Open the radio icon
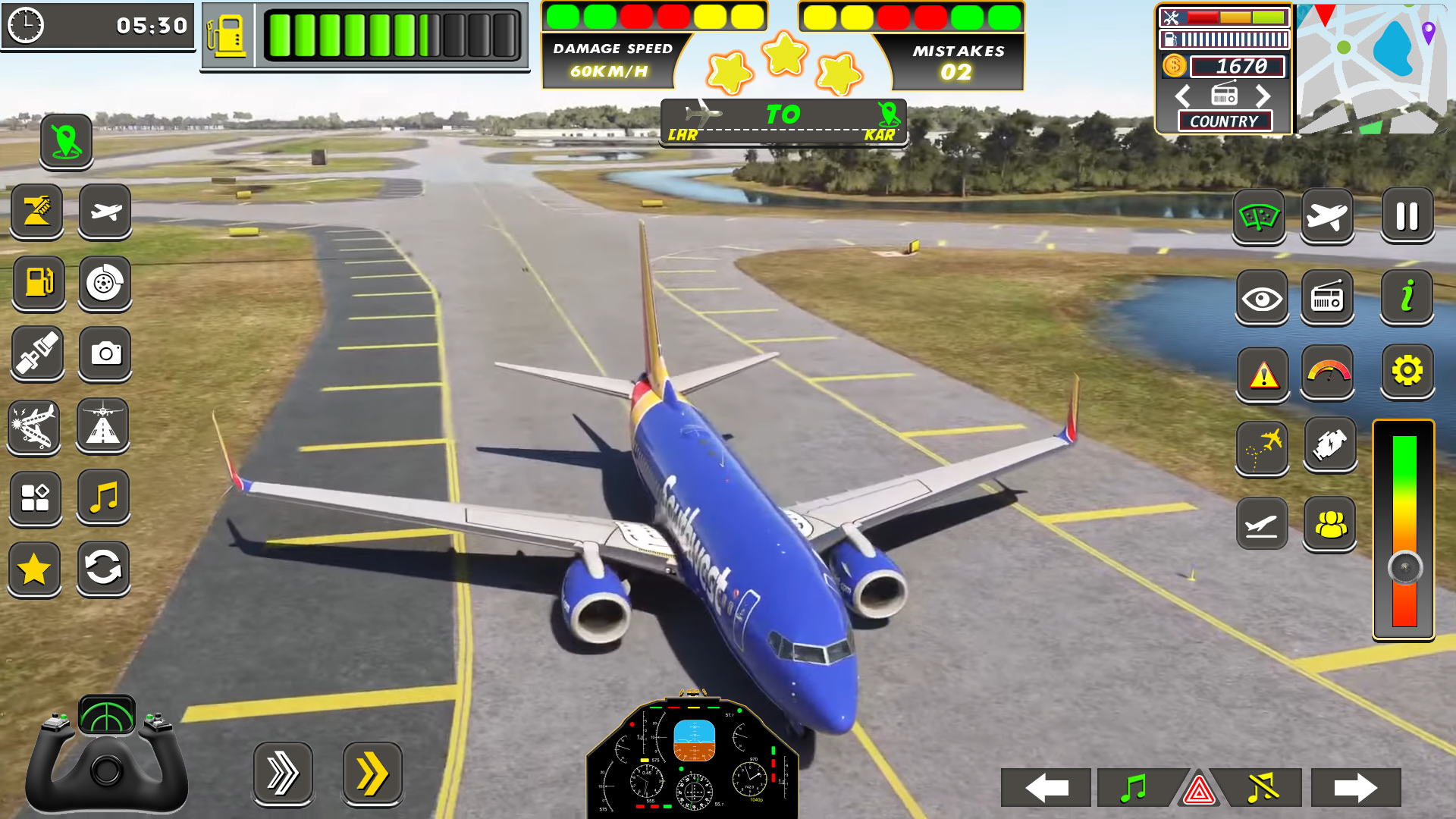The width and height of the screenshot is (1456, 819). click(1329, 298)
